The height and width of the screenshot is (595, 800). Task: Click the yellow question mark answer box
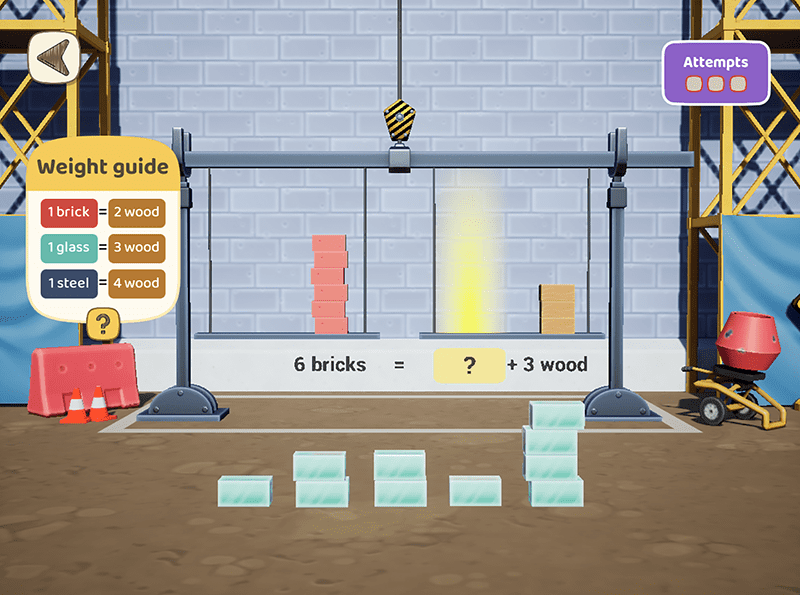tap(468, 365)
